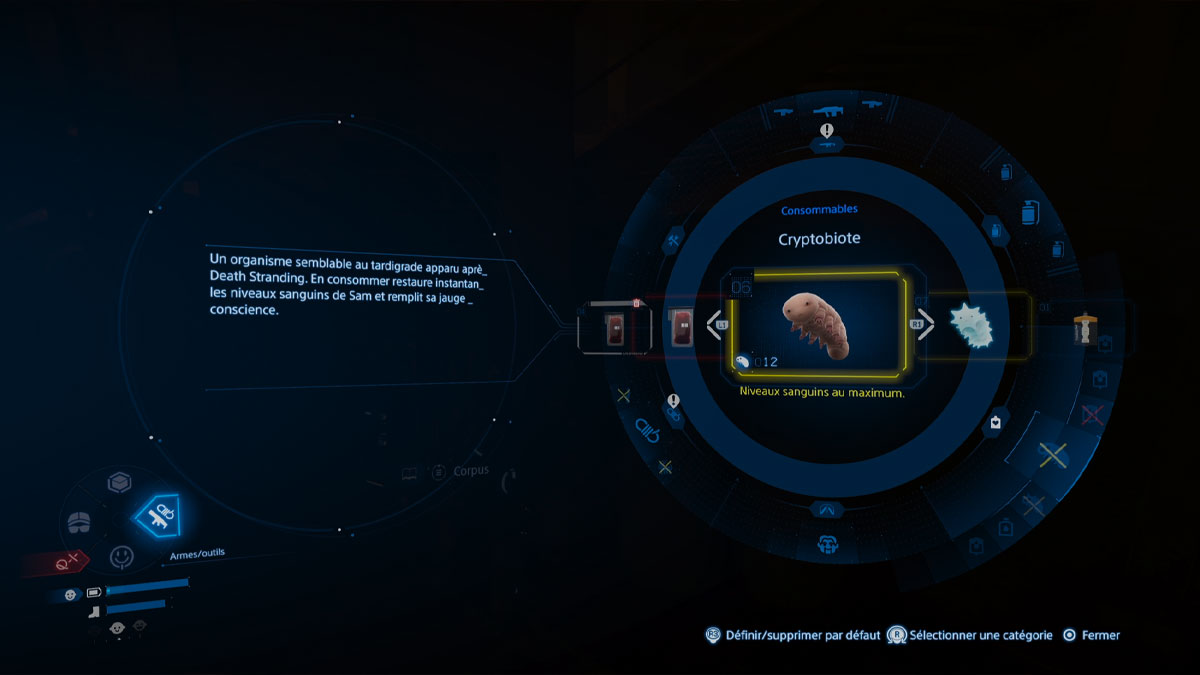The height and width of the screenshot is (675, 1200).
Task: Choose the cap and sunglasses equipment option
Action: [80, 522]
